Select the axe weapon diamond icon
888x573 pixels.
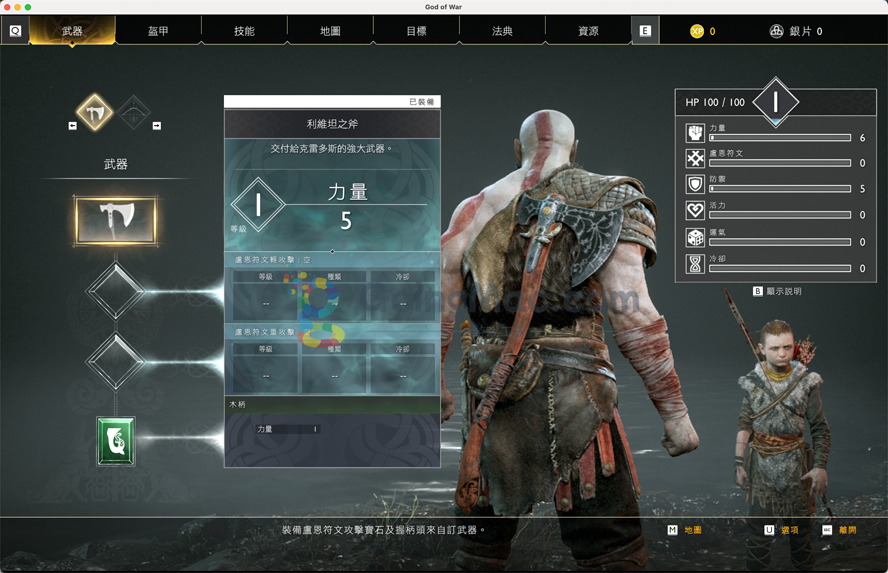point(96,112)
